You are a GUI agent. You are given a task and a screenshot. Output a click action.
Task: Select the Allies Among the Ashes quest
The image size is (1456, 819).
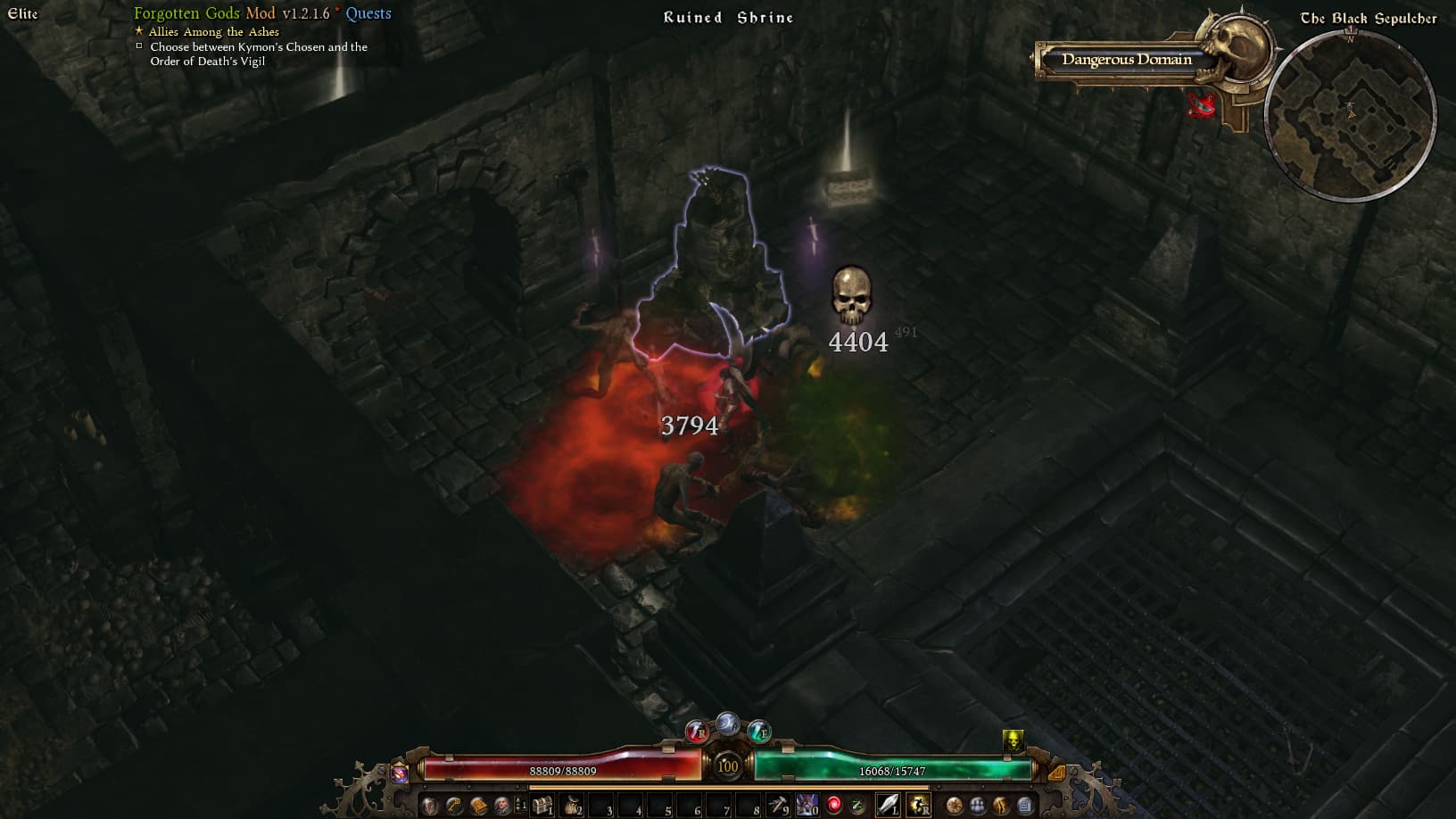213,31
